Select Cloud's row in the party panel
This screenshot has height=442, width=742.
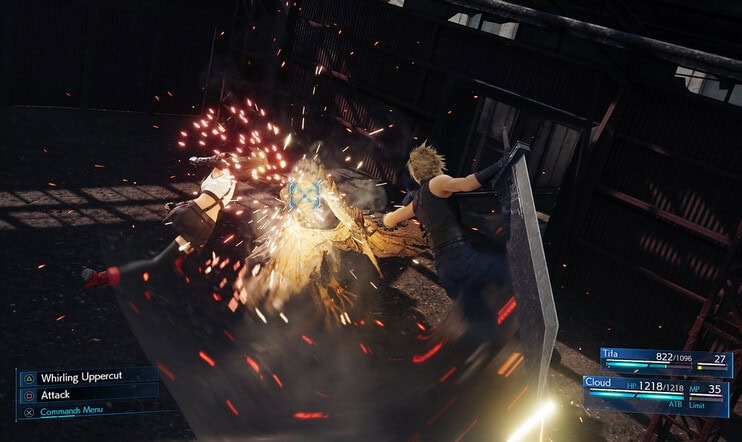(x=657, y=386)
